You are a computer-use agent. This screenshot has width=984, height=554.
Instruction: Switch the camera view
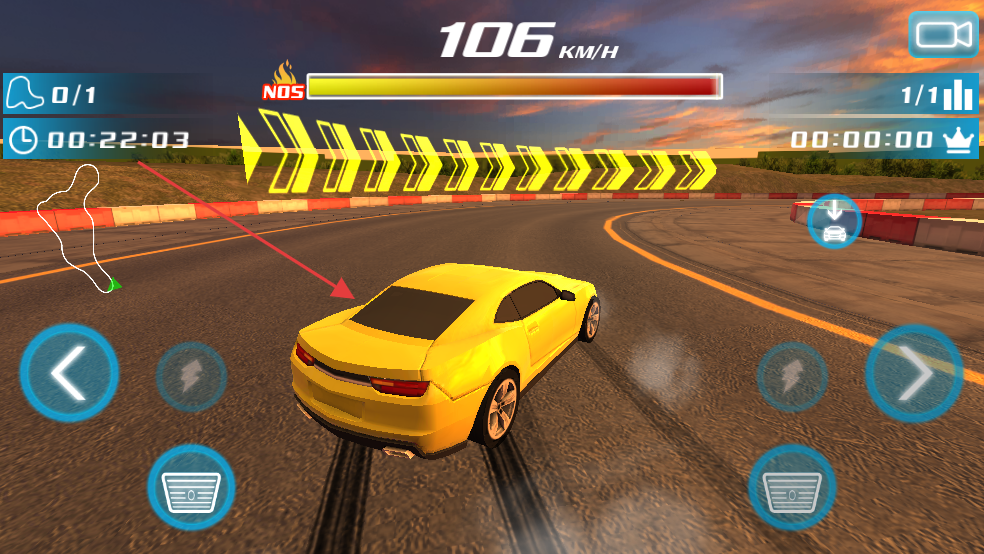[943, 35]
